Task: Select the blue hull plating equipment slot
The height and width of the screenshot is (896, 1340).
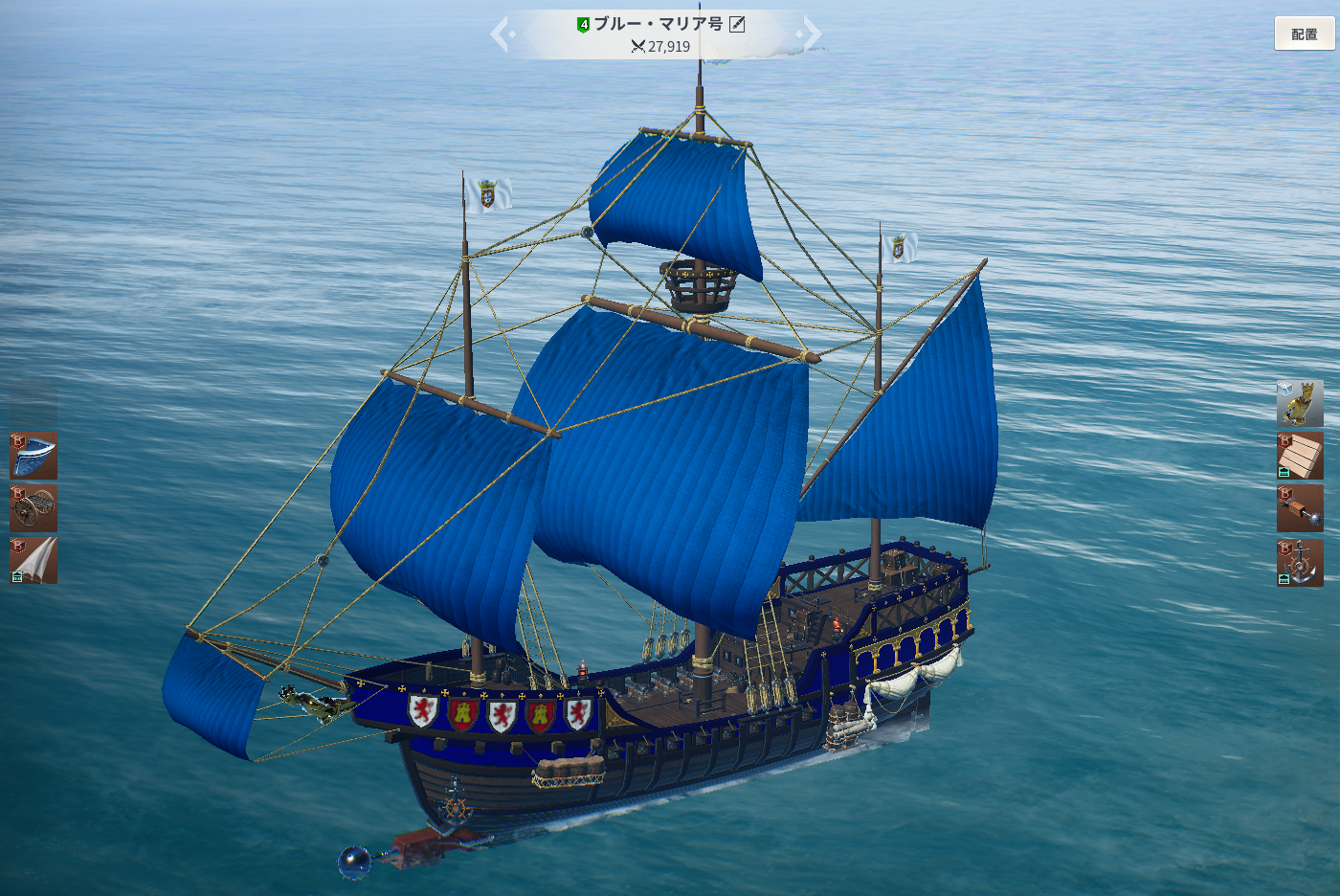Action: pos(33,456)
